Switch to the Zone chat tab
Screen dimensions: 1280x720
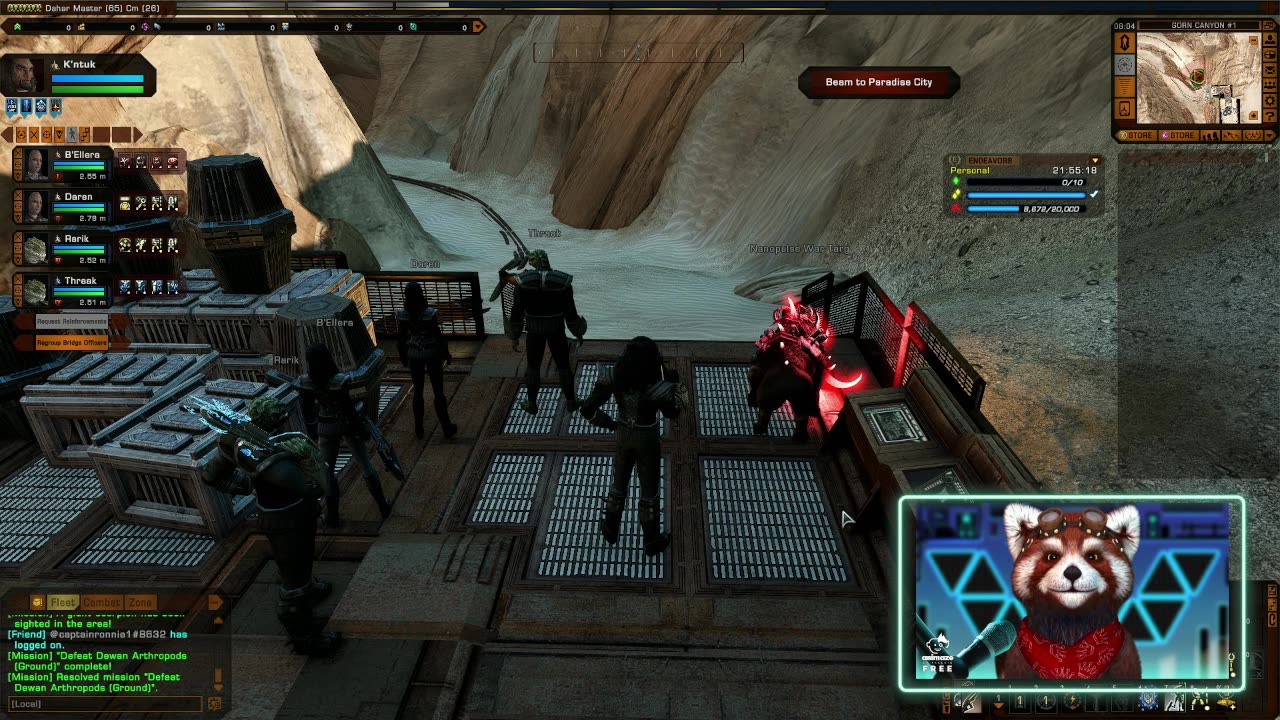[x=140, y=602]
